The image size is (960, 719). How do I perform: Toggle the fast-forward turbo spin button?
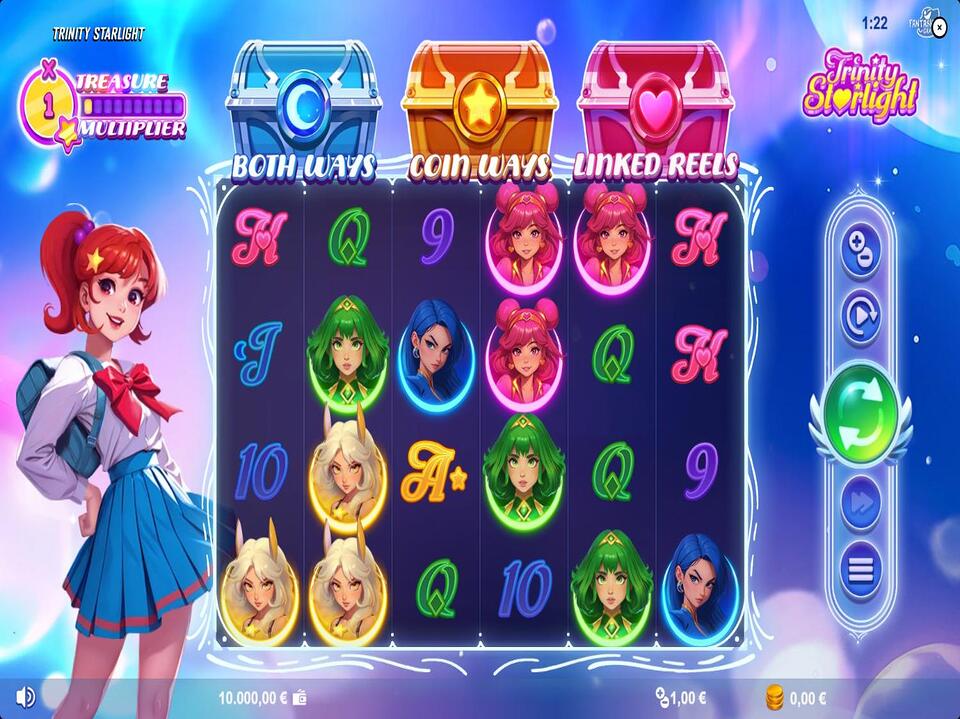coord(860,506)
